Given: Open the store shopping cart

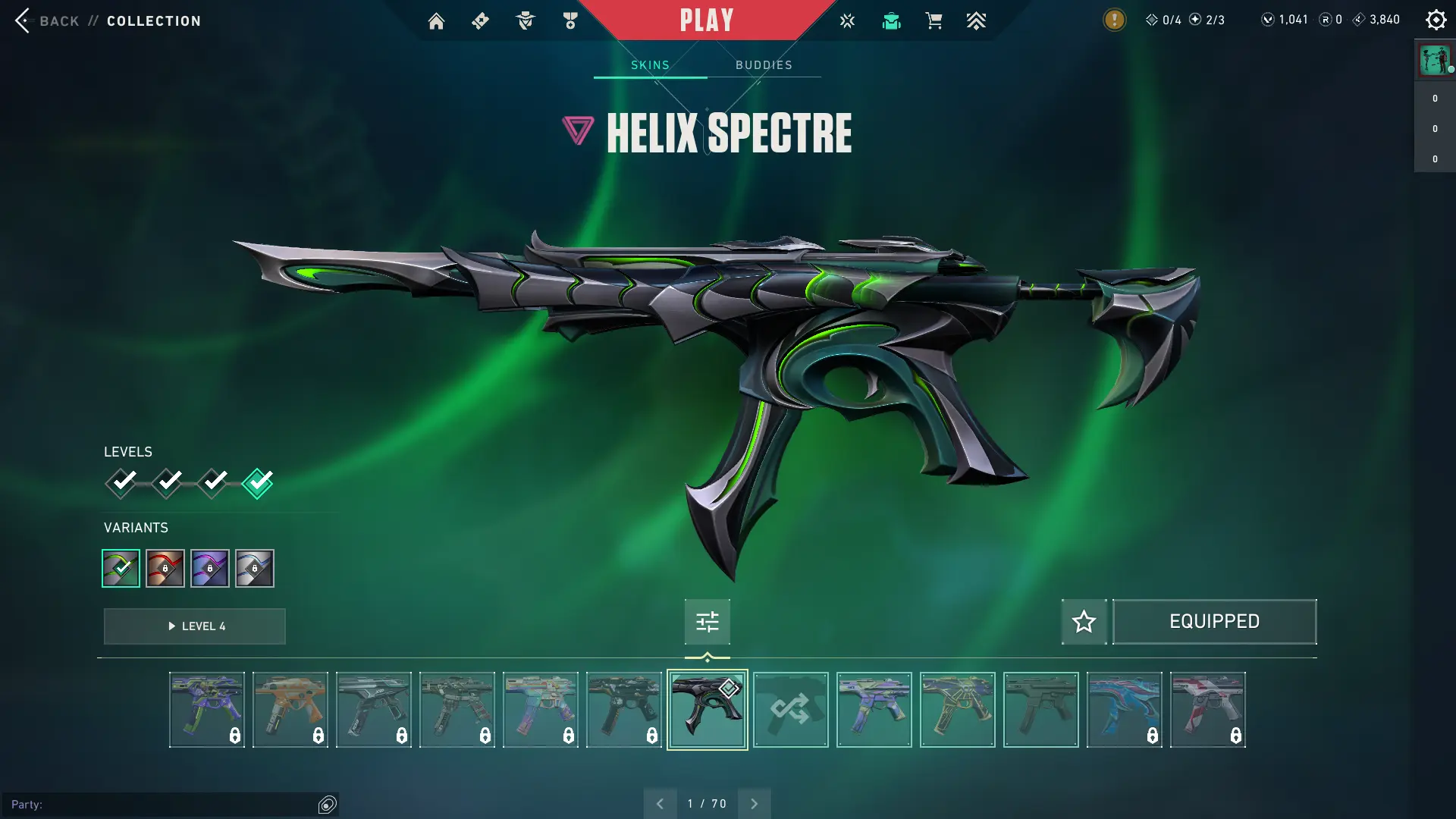Looking at the screenshot, I should (934, 20).
